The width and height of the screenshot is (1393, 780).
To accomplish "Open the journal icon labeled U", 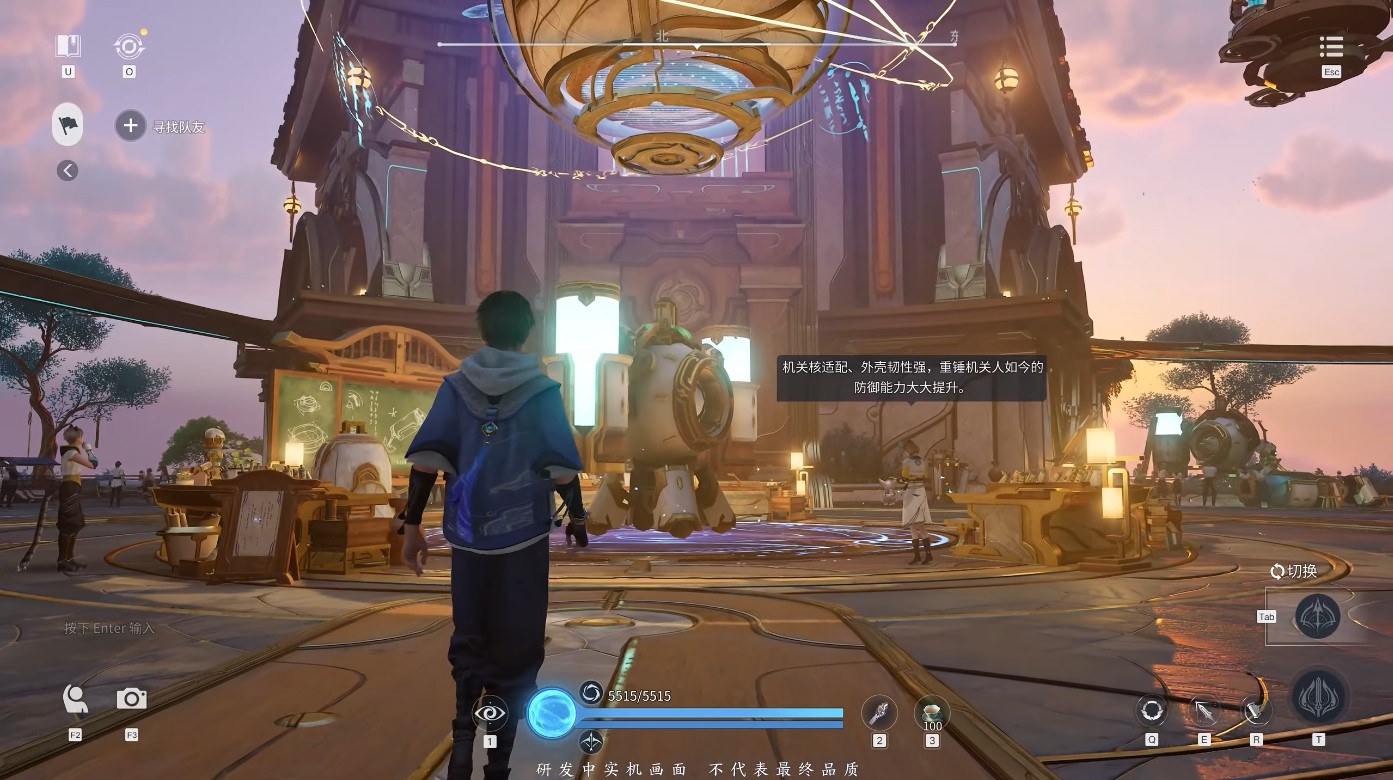I will coord(68,46).
